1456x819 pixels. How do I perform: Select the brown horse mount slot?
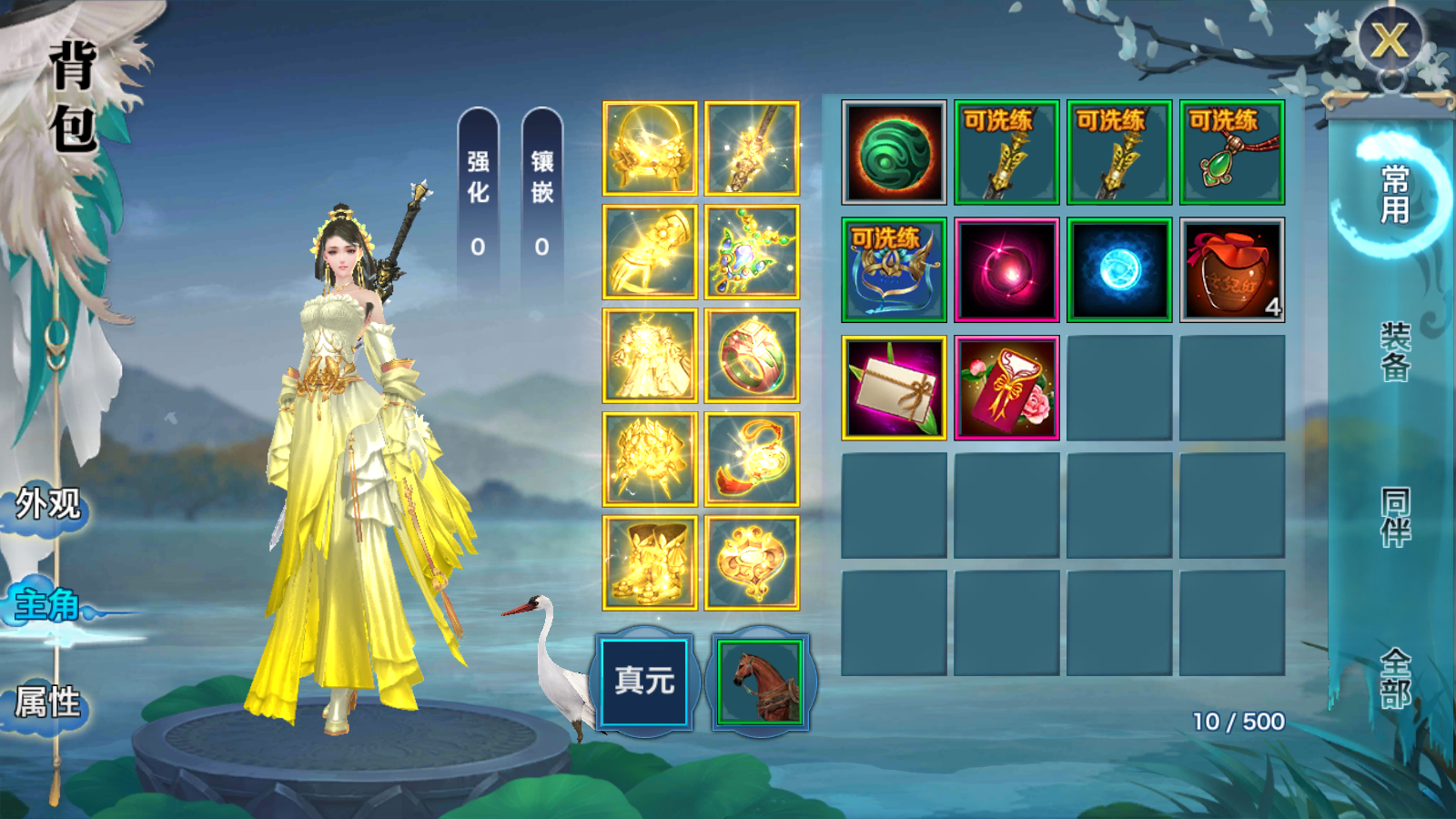point(761,682)
